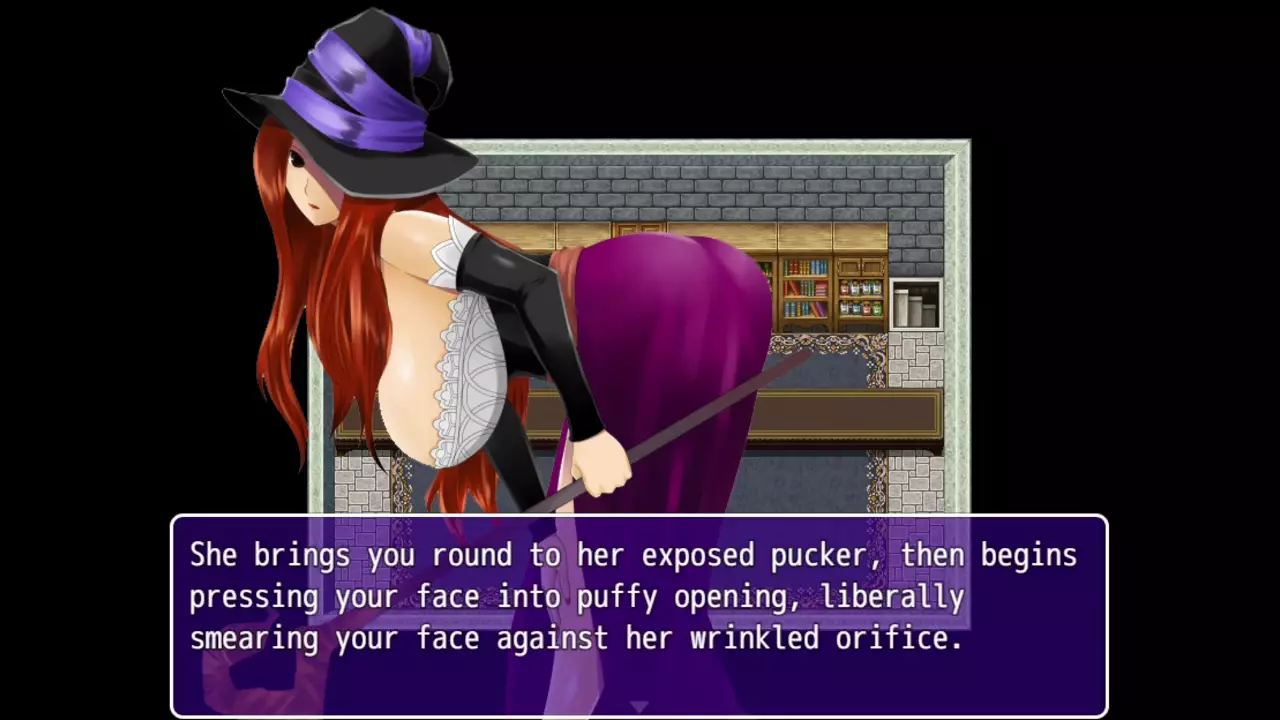
Task: Click the small continue arrow below the text
Action: point(639,707)
